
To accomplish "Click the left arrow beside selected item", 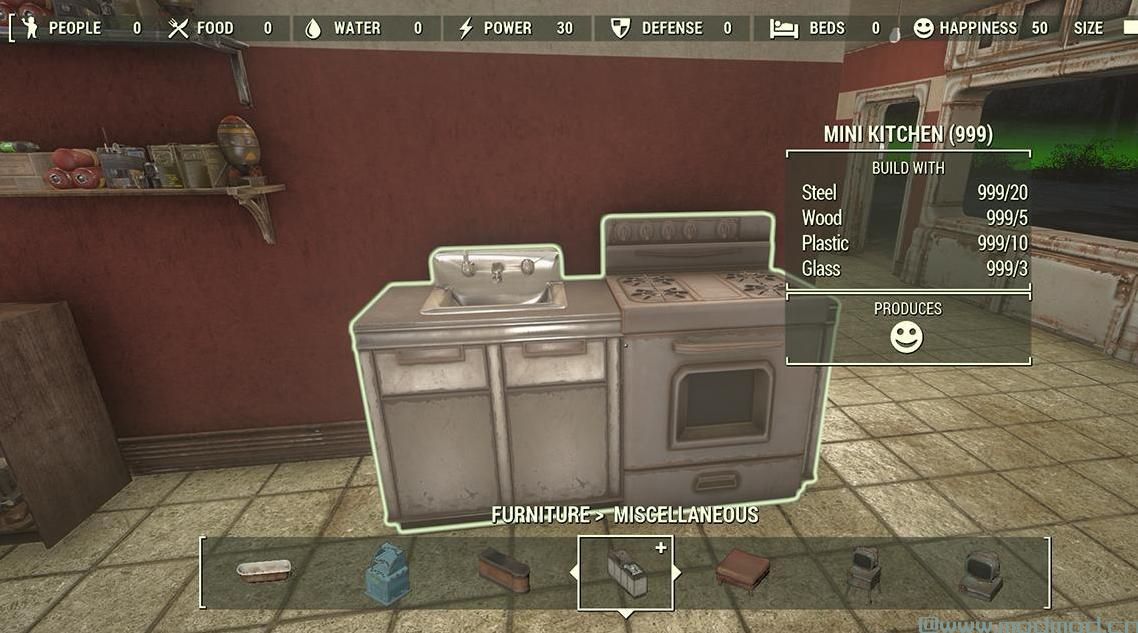I will click(x=574, y=573).
